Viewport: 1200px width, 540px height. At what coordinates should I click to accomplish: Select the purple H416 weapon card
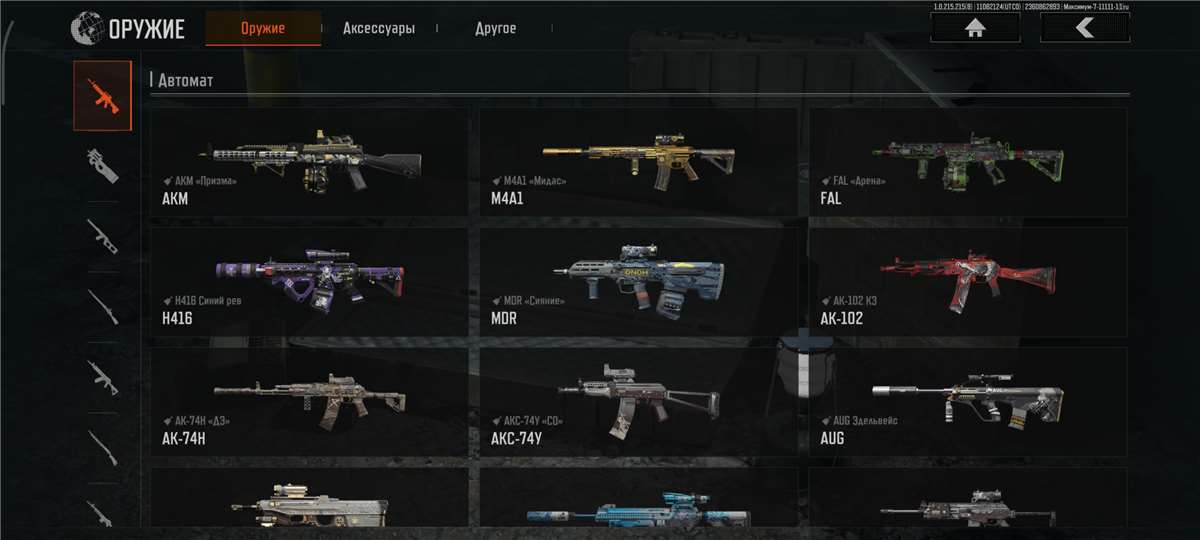click(309, 282)
